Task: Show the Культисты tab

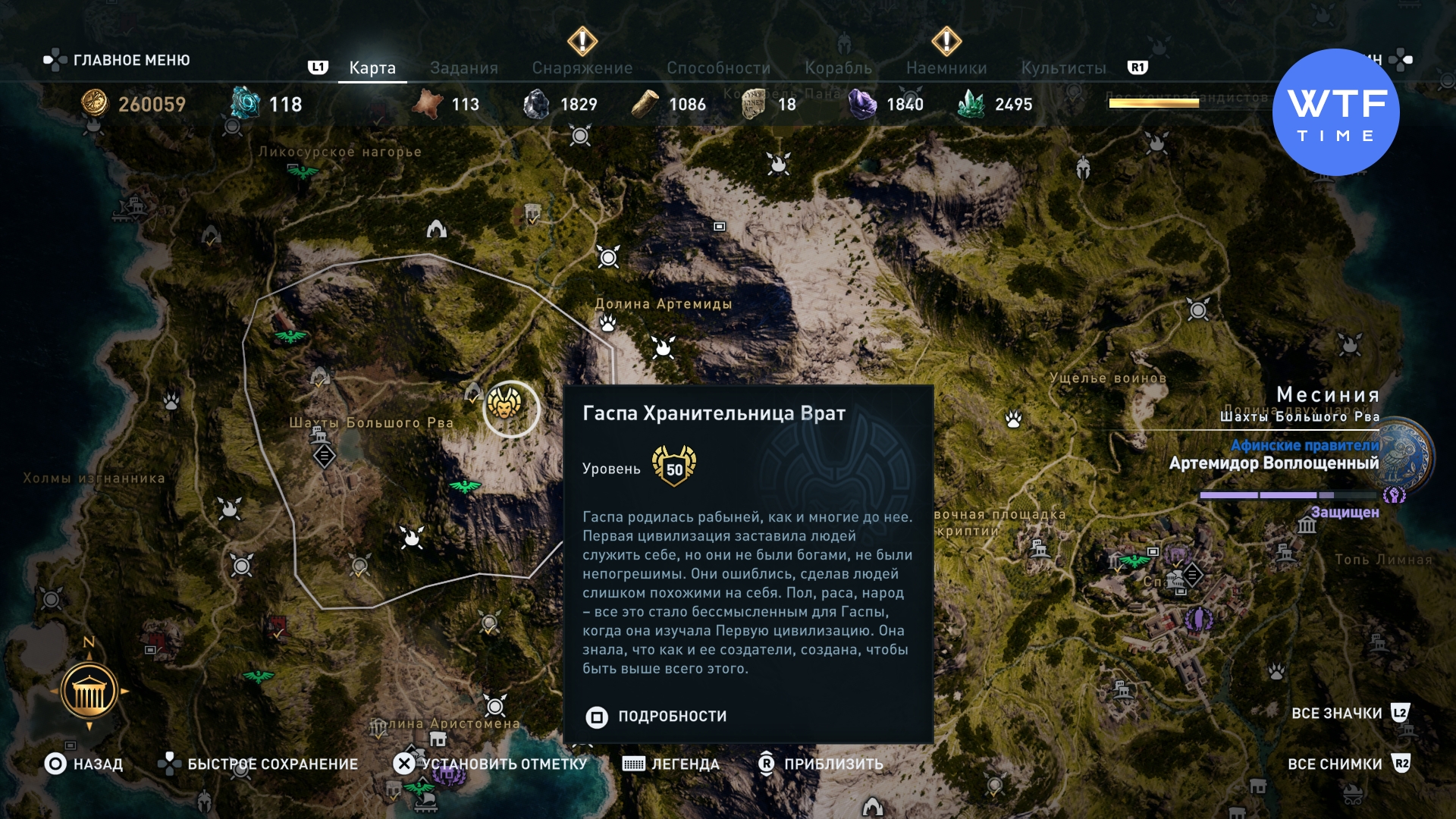Action: click(1063, 68)
